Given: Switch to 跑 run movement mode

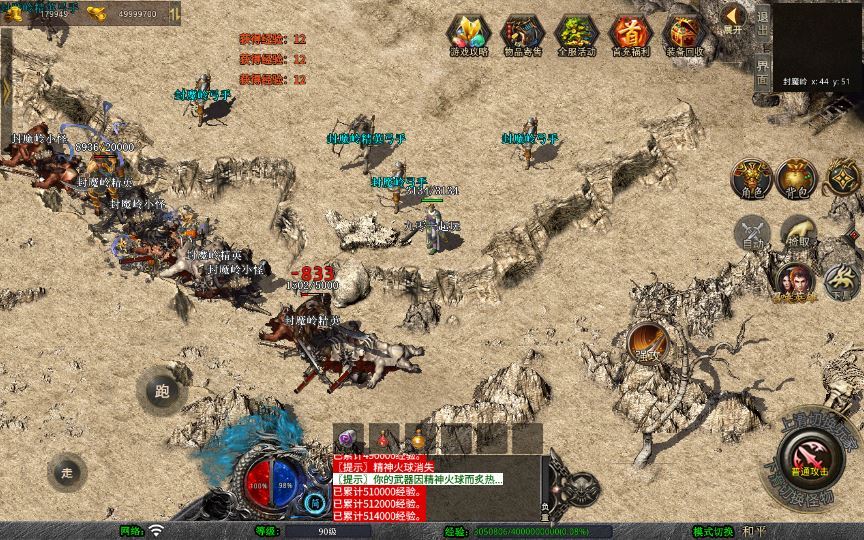Looking at the screenshot, I should (x=161, y=391).
